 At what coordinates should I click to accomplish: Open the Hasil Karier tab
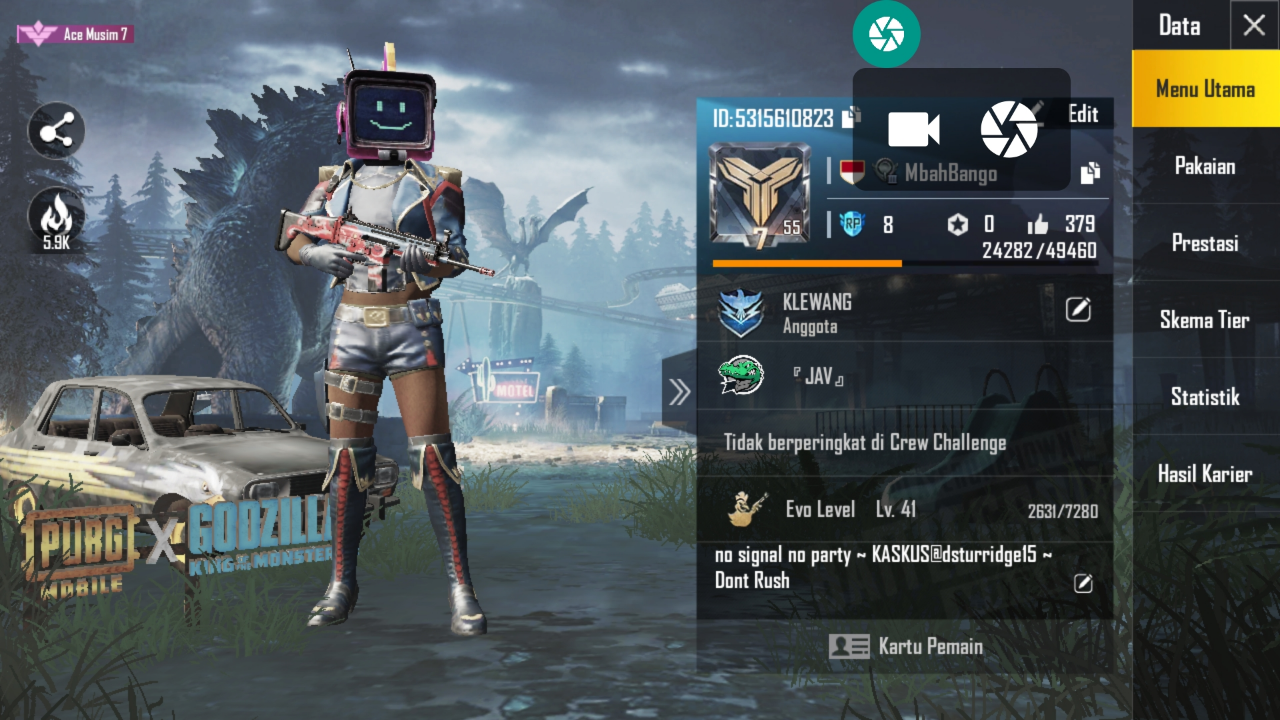click(1205, 474)
